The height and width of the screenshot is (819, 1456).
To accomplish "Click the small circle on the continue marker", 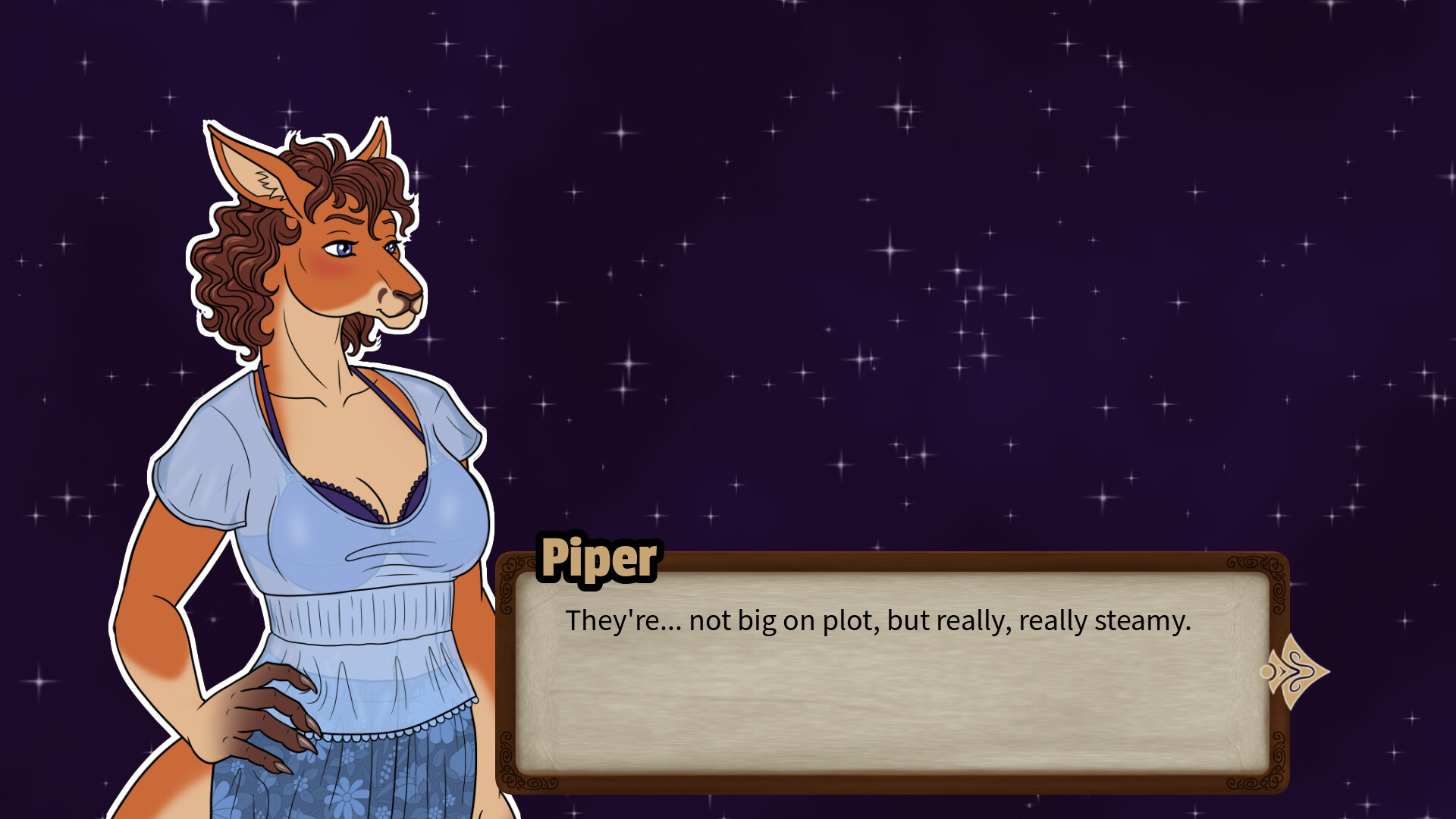I will point(1267,671).
